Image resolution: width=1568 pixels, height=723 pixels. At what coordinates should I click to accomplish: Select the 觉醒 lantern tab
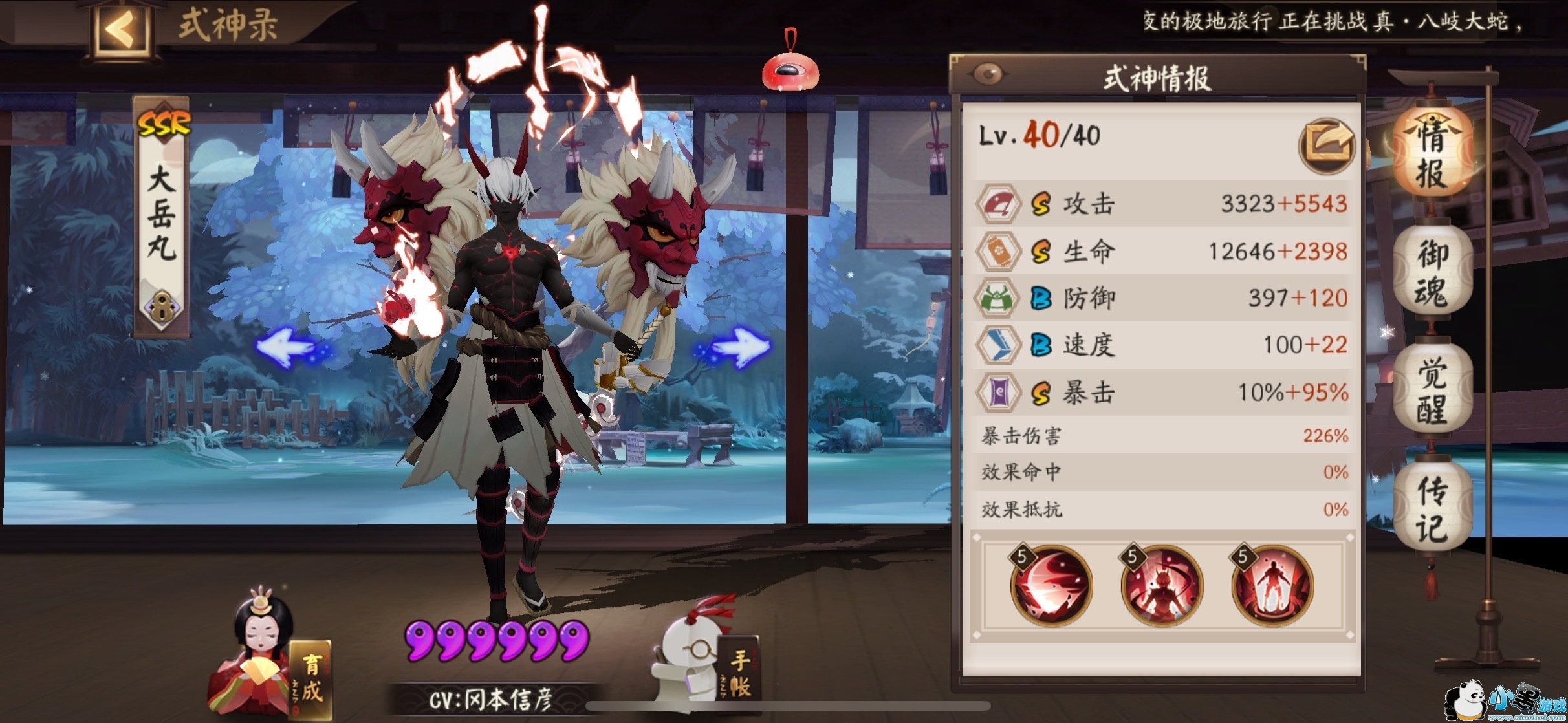1432,391
